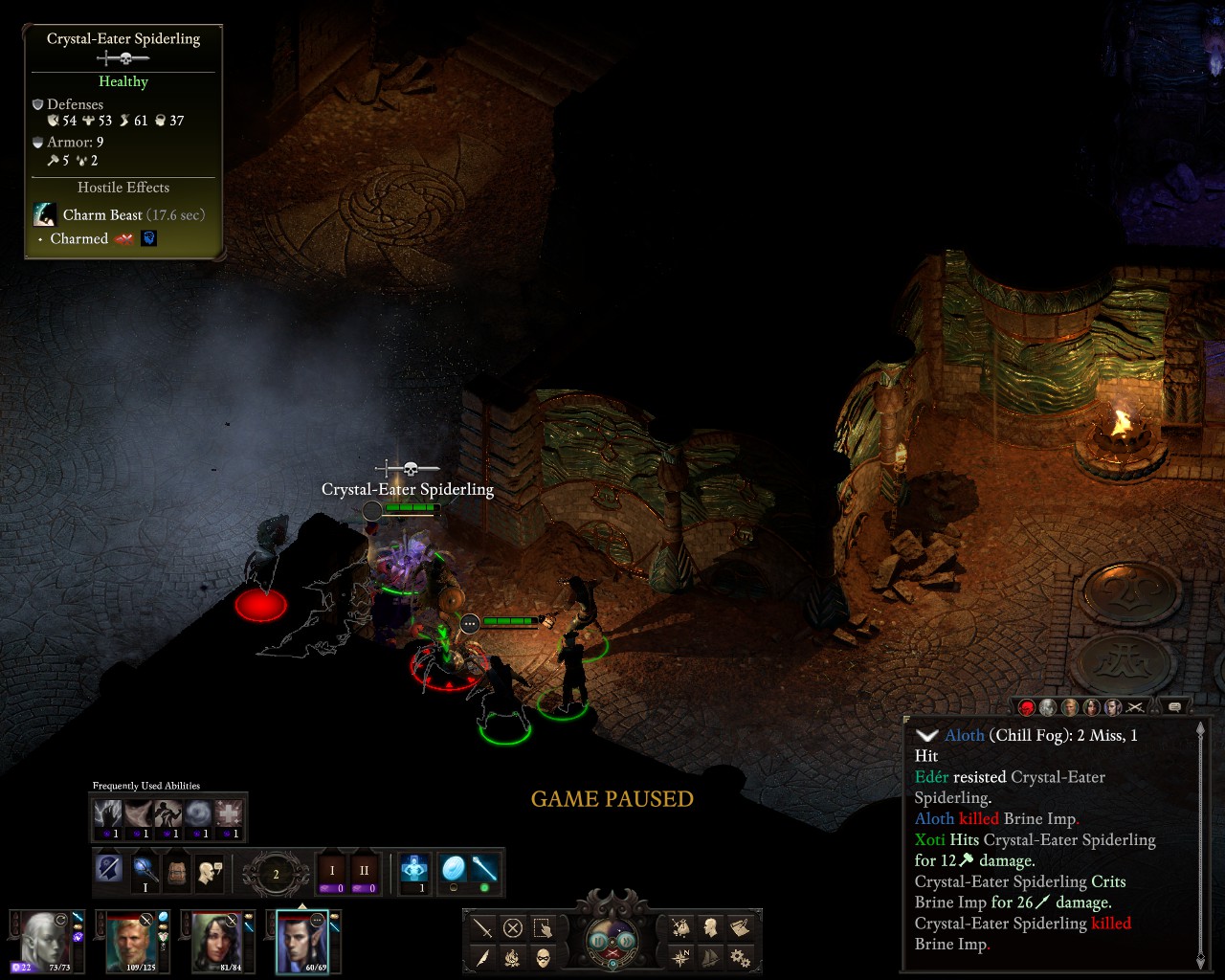The image size is (1225, 980).
Task: Activate the glowing body healing ability
Action: tap(414, 869)
